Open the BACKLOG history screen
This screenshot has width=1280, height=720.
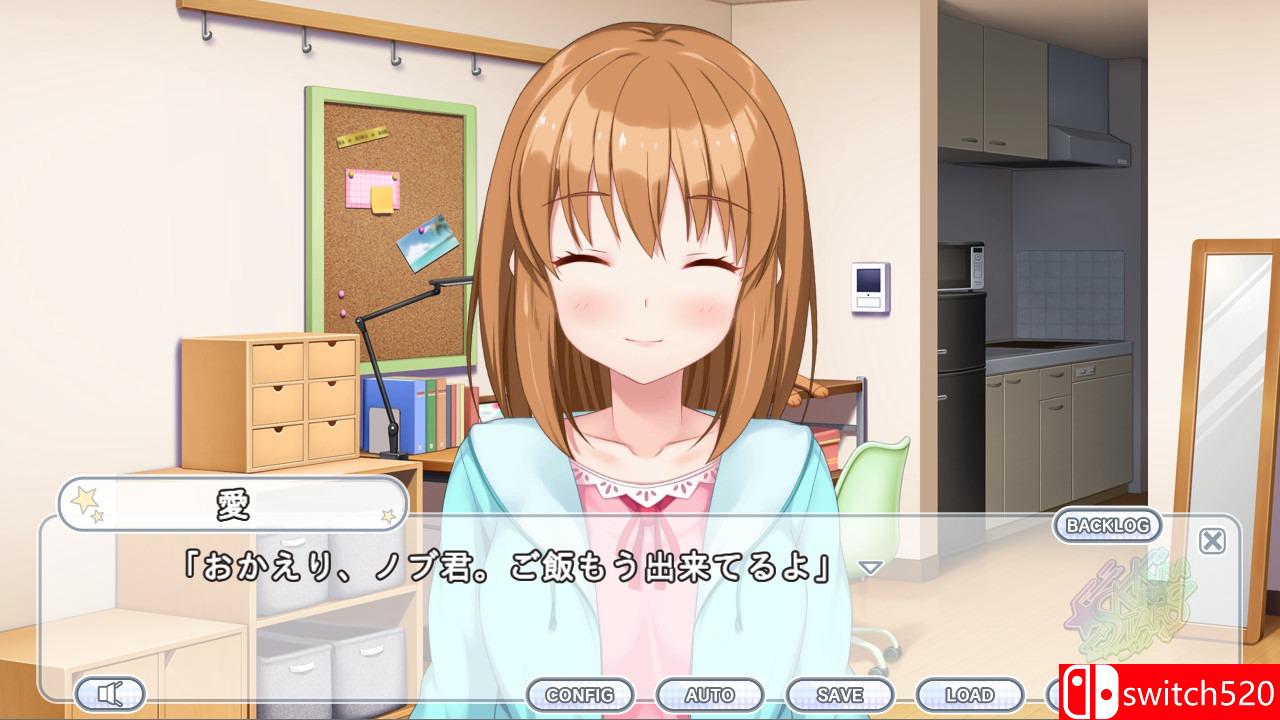click(1106, 525)
